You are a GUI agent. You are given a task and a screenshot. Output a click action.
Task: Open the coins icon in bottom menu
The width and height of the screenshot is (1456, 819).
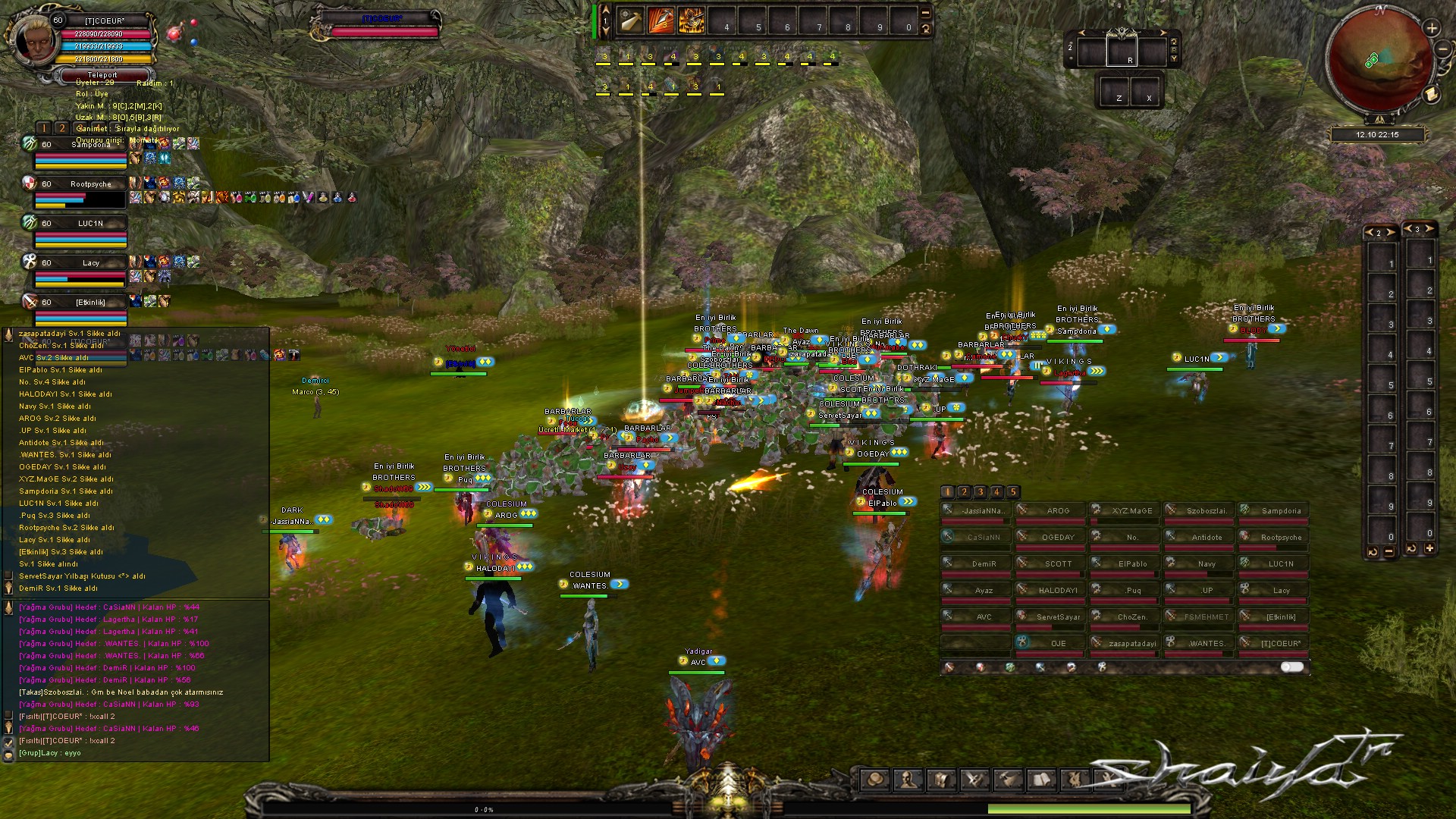tap(875, 780)
